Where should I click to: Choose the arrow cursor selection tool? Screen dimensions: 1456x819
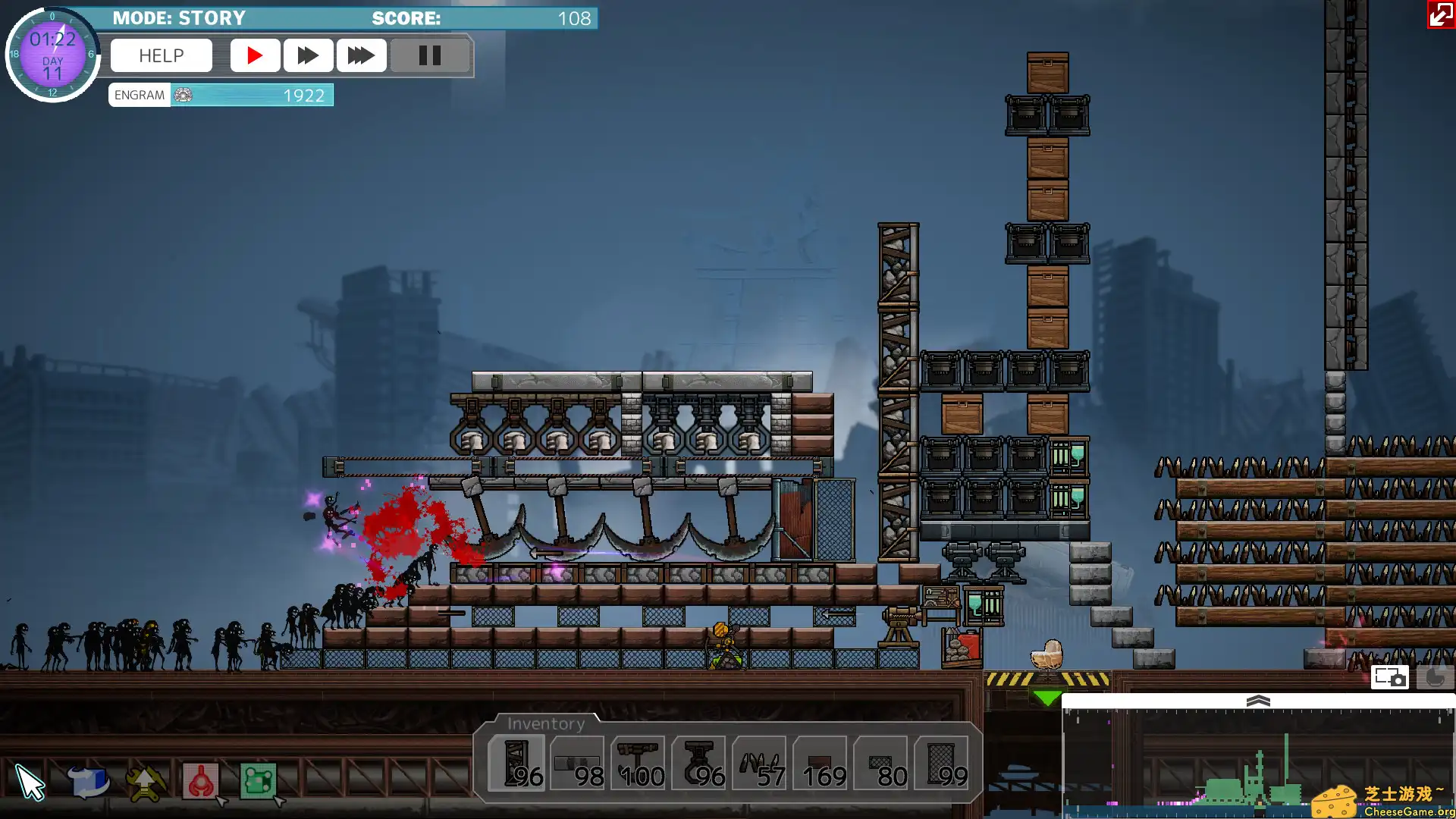click(30, 783)
